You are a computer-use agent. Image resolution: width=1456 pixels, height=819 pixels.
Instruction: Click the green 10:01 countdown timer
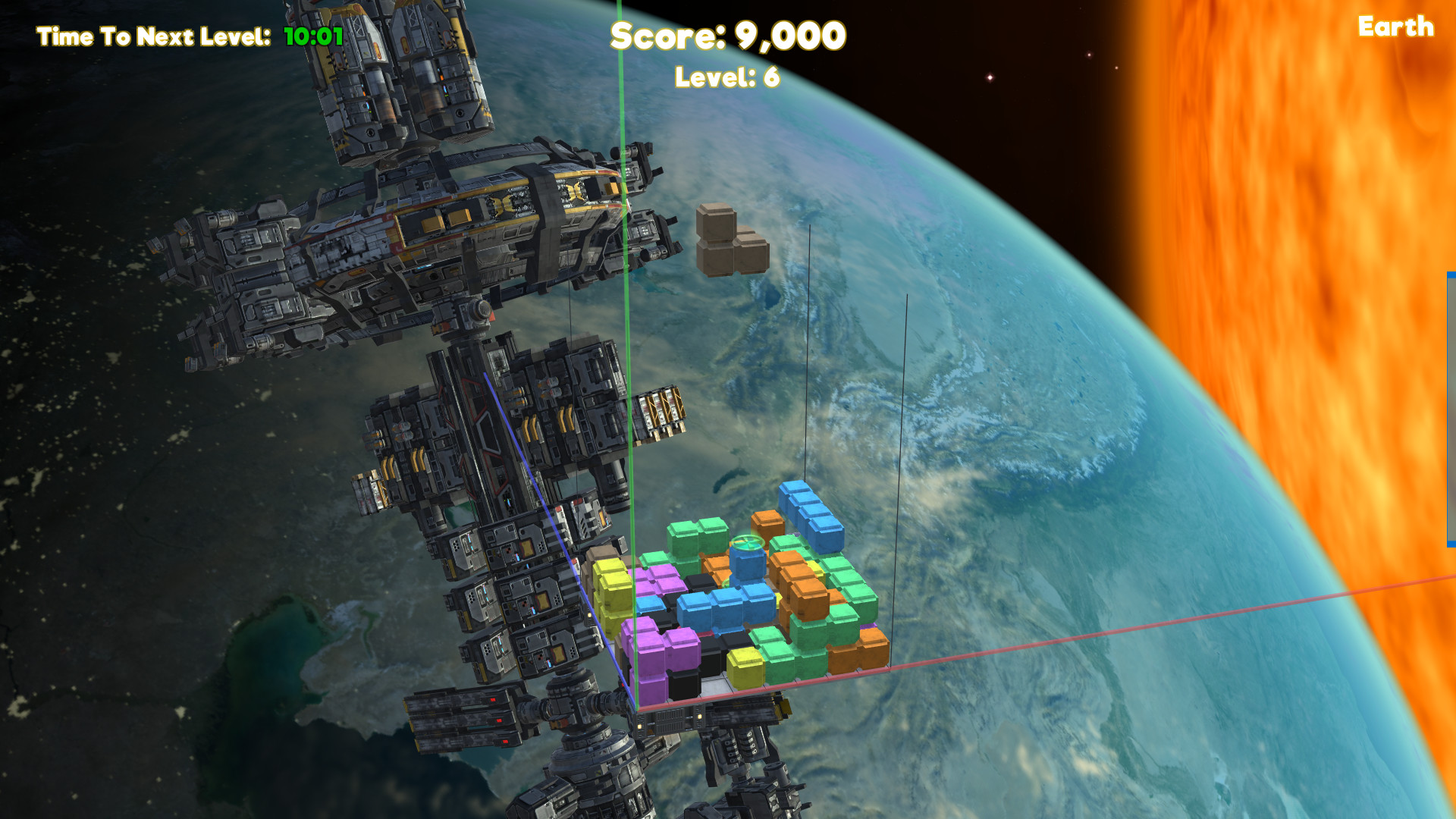(x=311, y=34)
